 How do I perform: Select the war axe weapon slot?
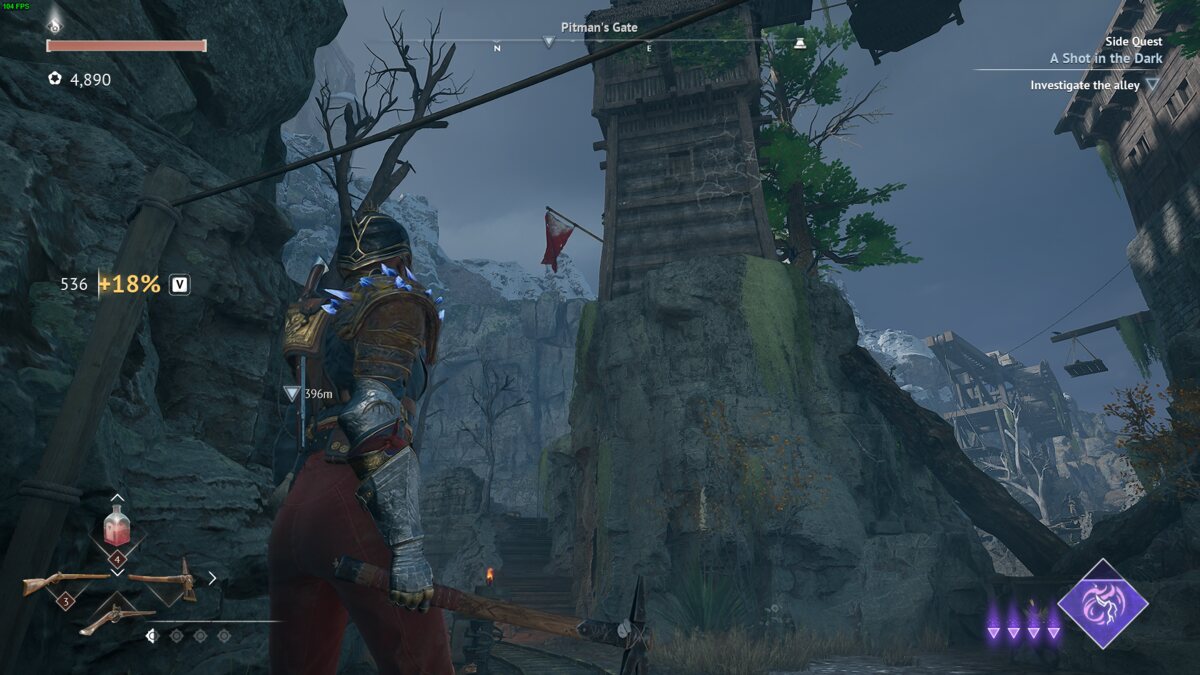pyautogui.click(x=166, y=580)
